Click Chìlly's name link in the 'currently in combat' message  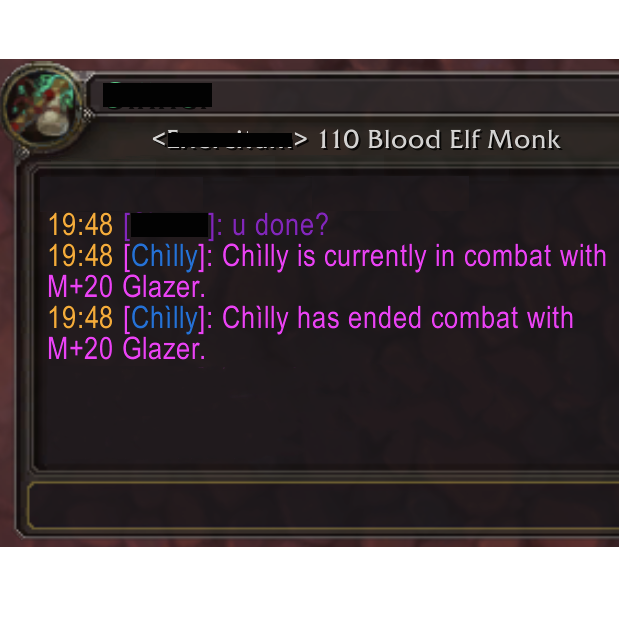(x=164, y=257)
